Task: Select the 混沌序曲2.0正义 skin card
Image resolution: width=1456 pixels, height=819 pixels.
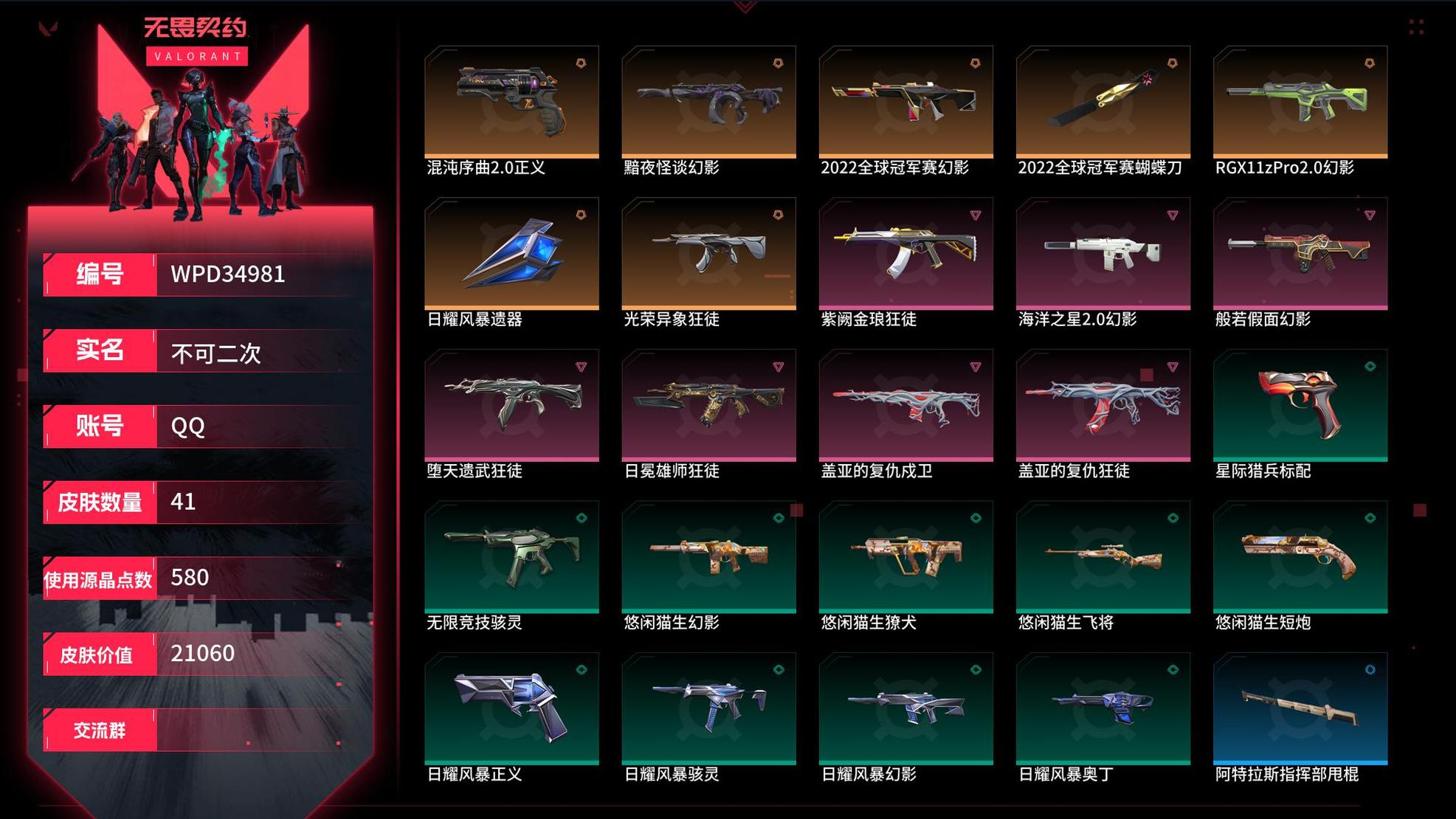Action: click(x=511, y=102)
